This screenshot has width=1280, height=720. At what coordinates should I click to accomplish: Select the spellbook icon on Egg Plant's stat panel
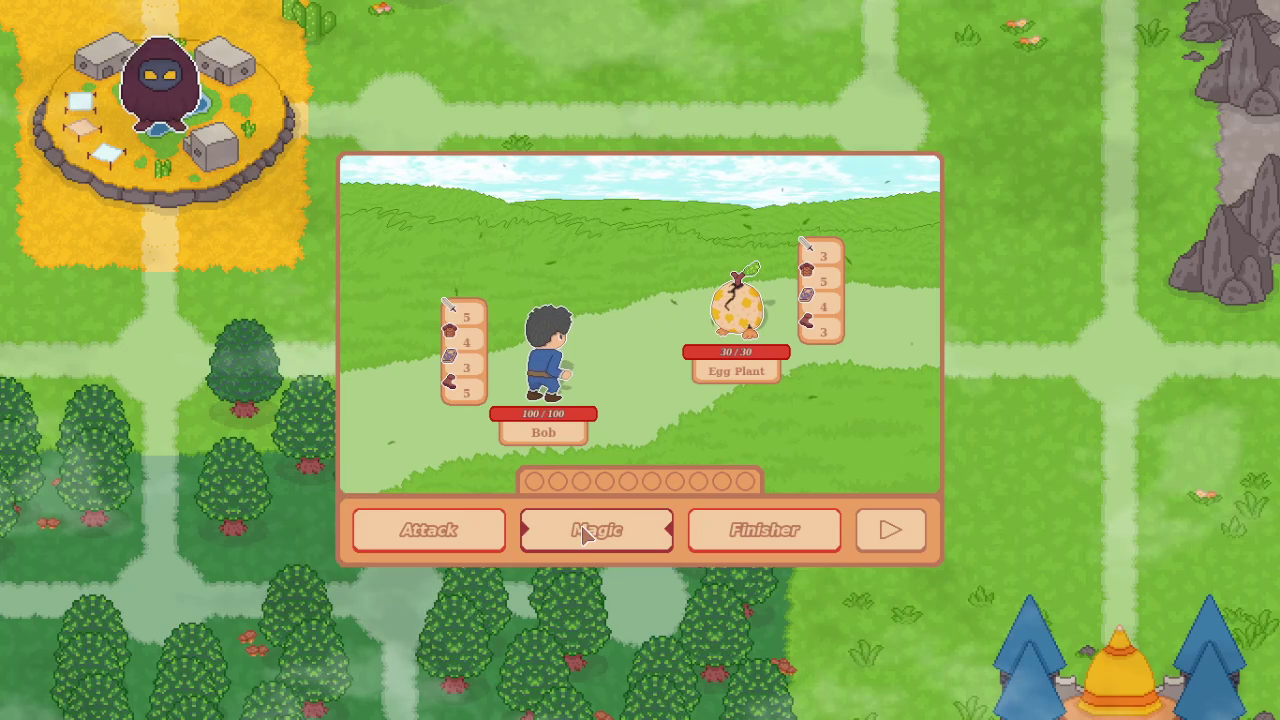[x=806, y=296]
